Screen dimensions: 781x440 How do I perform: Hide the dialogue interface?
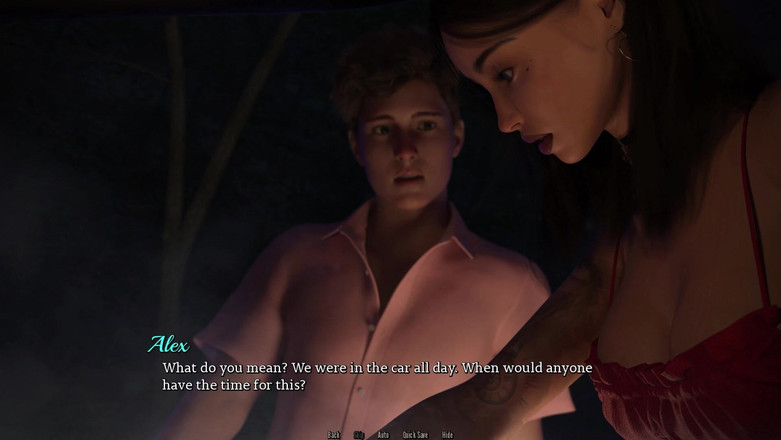(447, 435)
